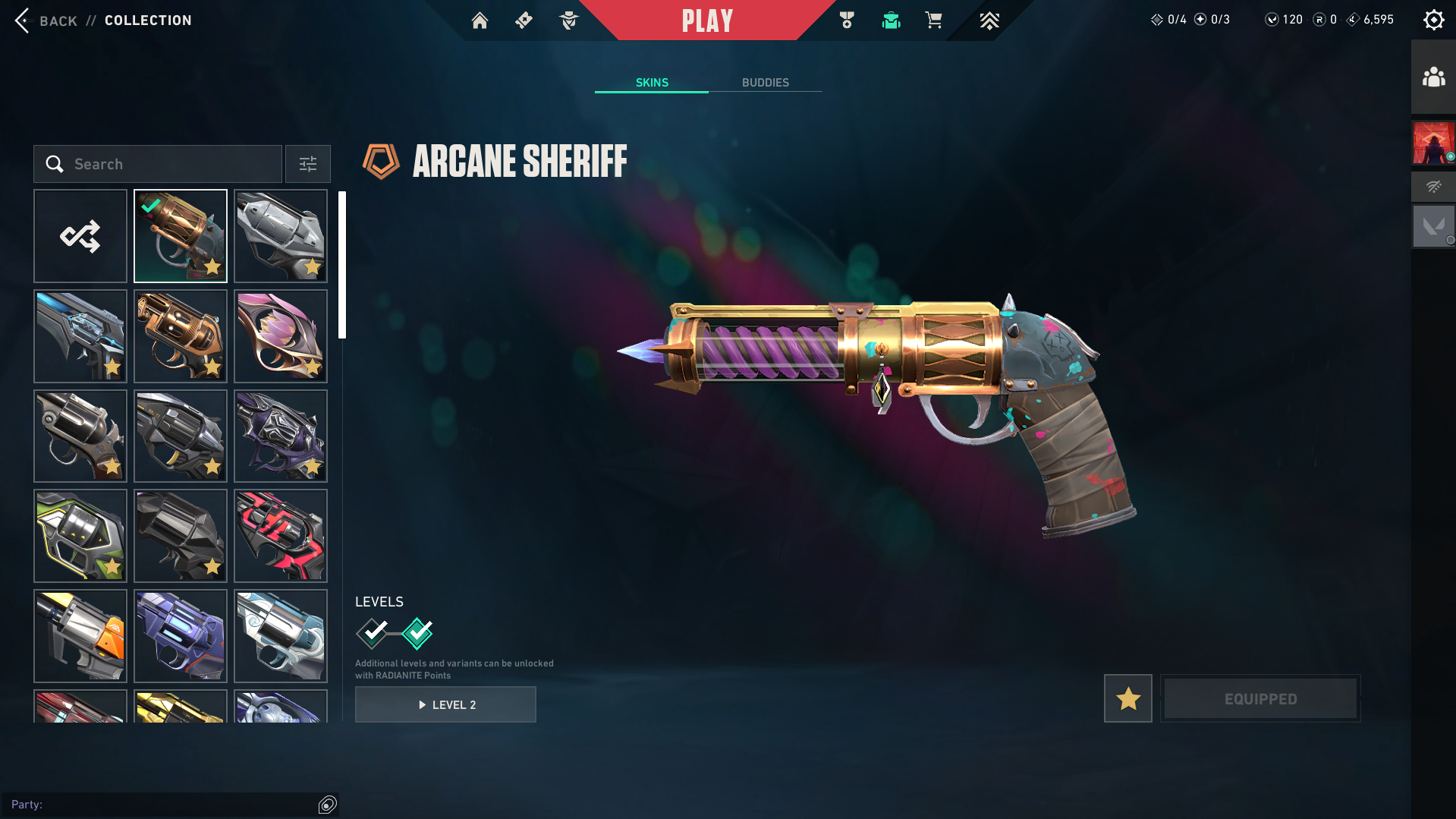Click the Equipped button
Viewport: 1456px width, 819px height.
click(1260, 698)
